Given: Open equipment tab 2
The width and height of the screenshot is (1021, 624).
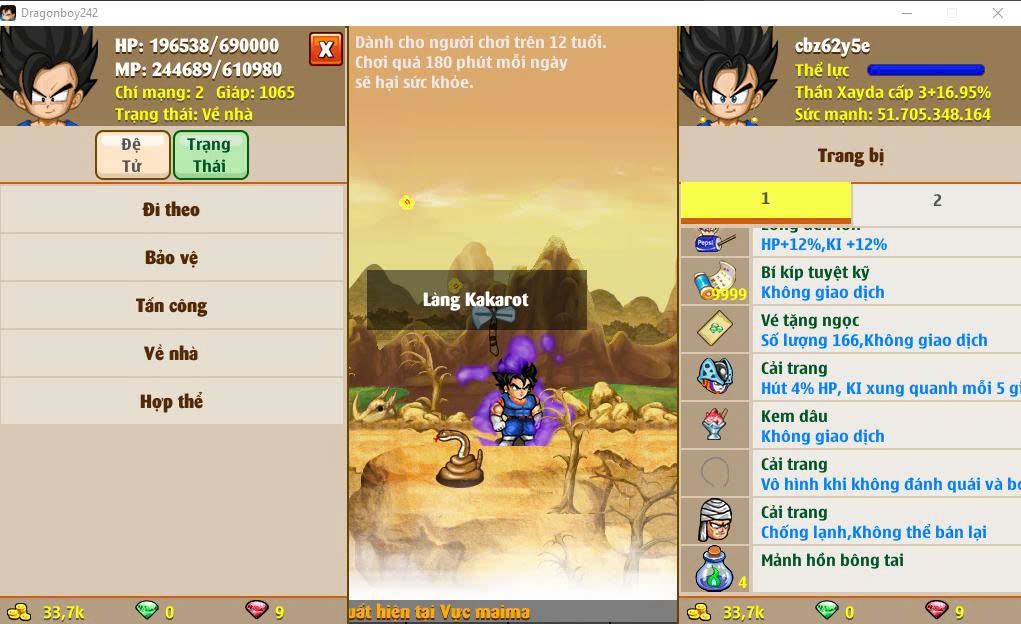Looking at the screenshot, I should [x=937, y=200].
